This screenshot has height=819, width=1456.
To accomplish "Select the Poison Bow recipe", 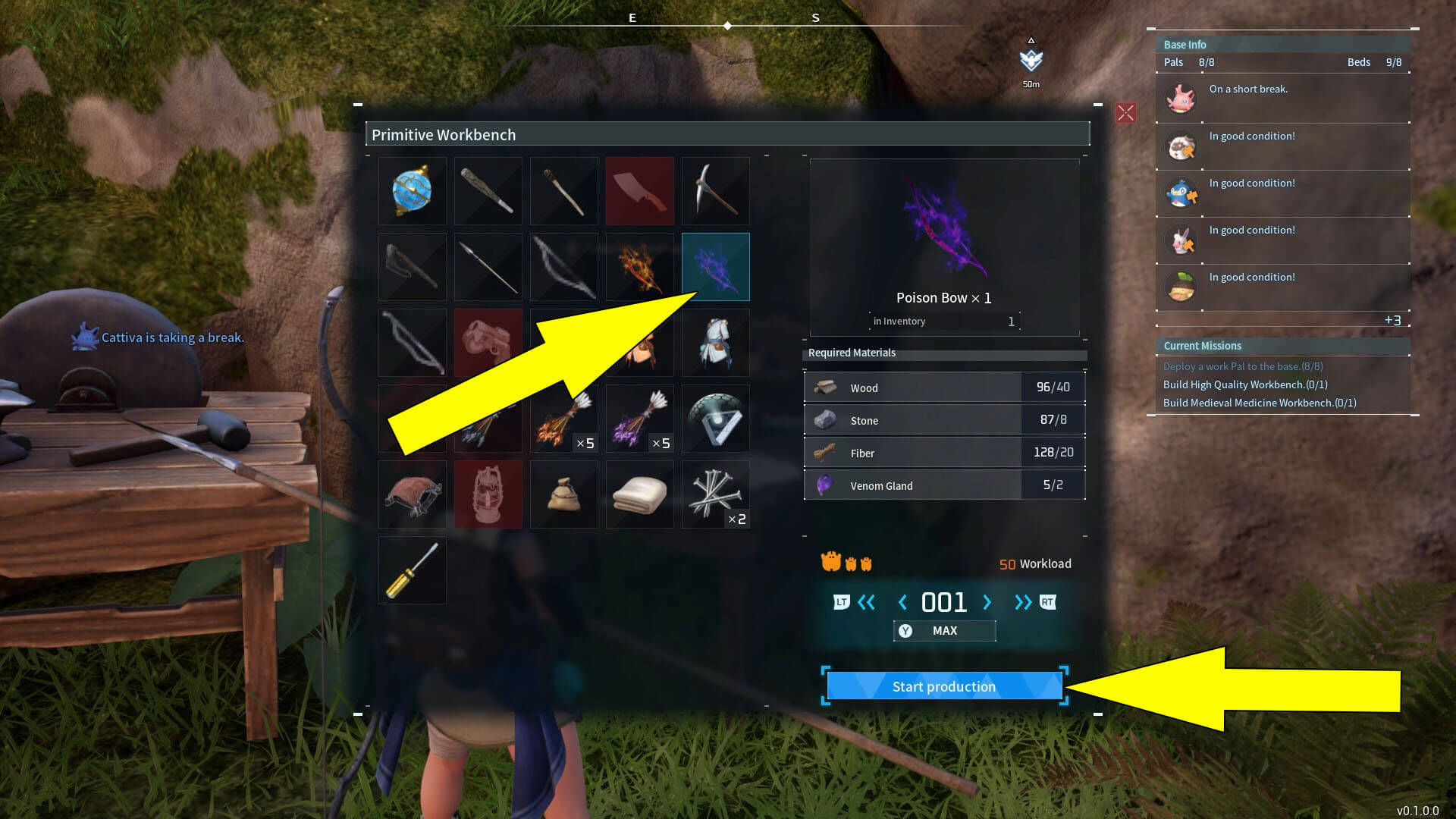I will tap(715, 267).
